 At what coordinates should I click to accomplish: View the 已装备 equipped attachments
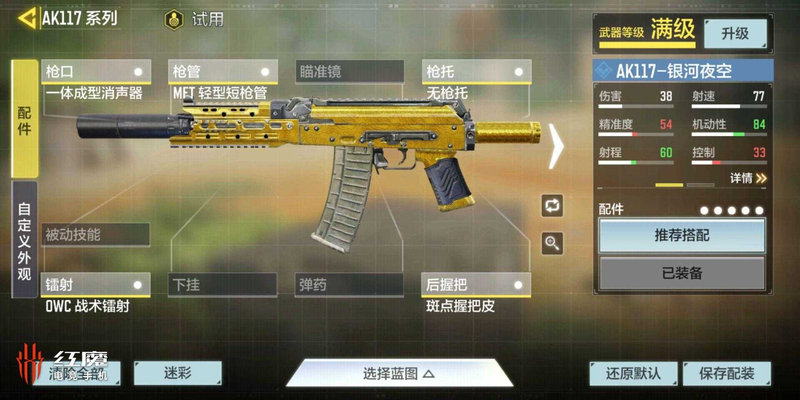pos(682,273)
